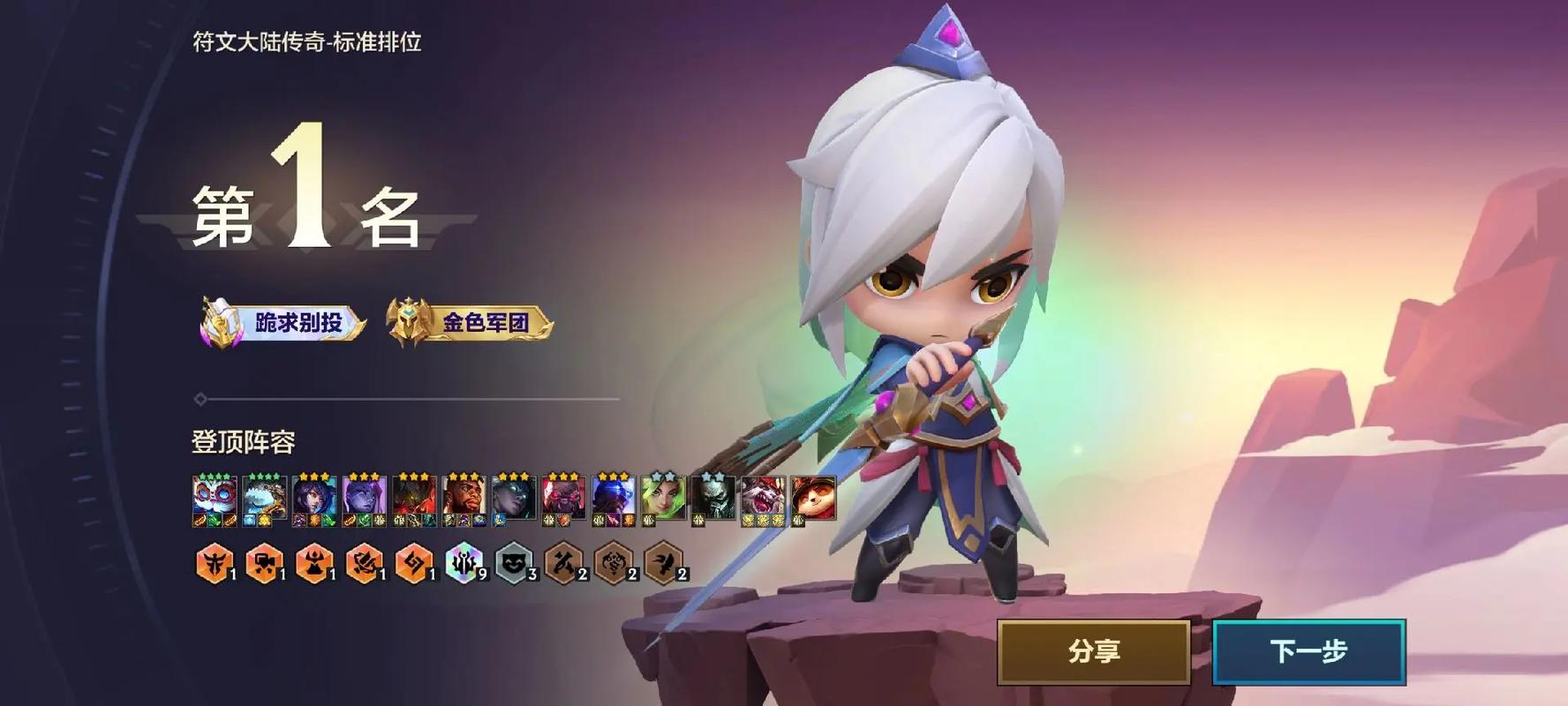
Task: View the 跪求别投 title badge
Action: [283, 323]
